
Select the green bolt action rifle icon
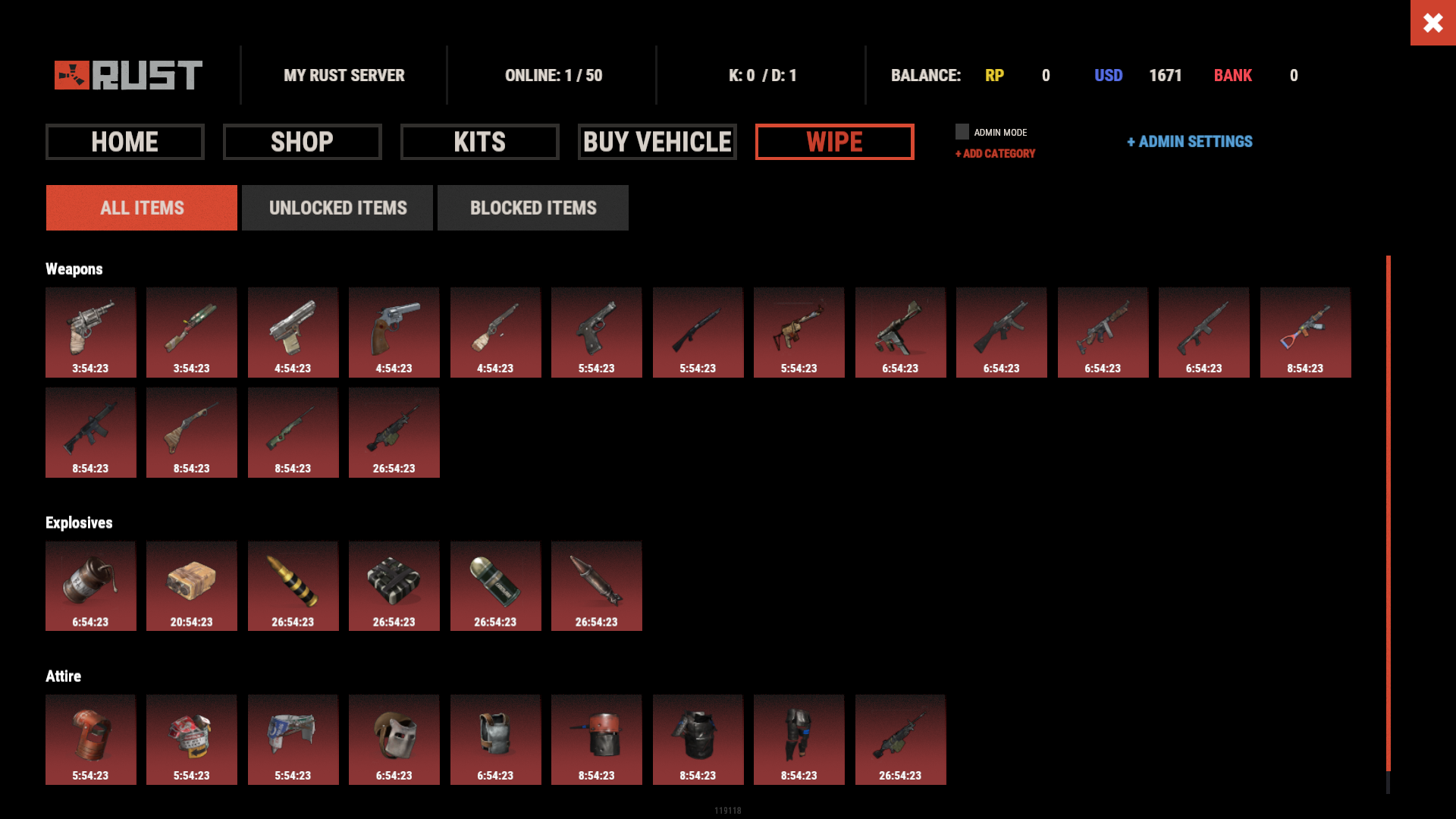[x=293, y=432]
